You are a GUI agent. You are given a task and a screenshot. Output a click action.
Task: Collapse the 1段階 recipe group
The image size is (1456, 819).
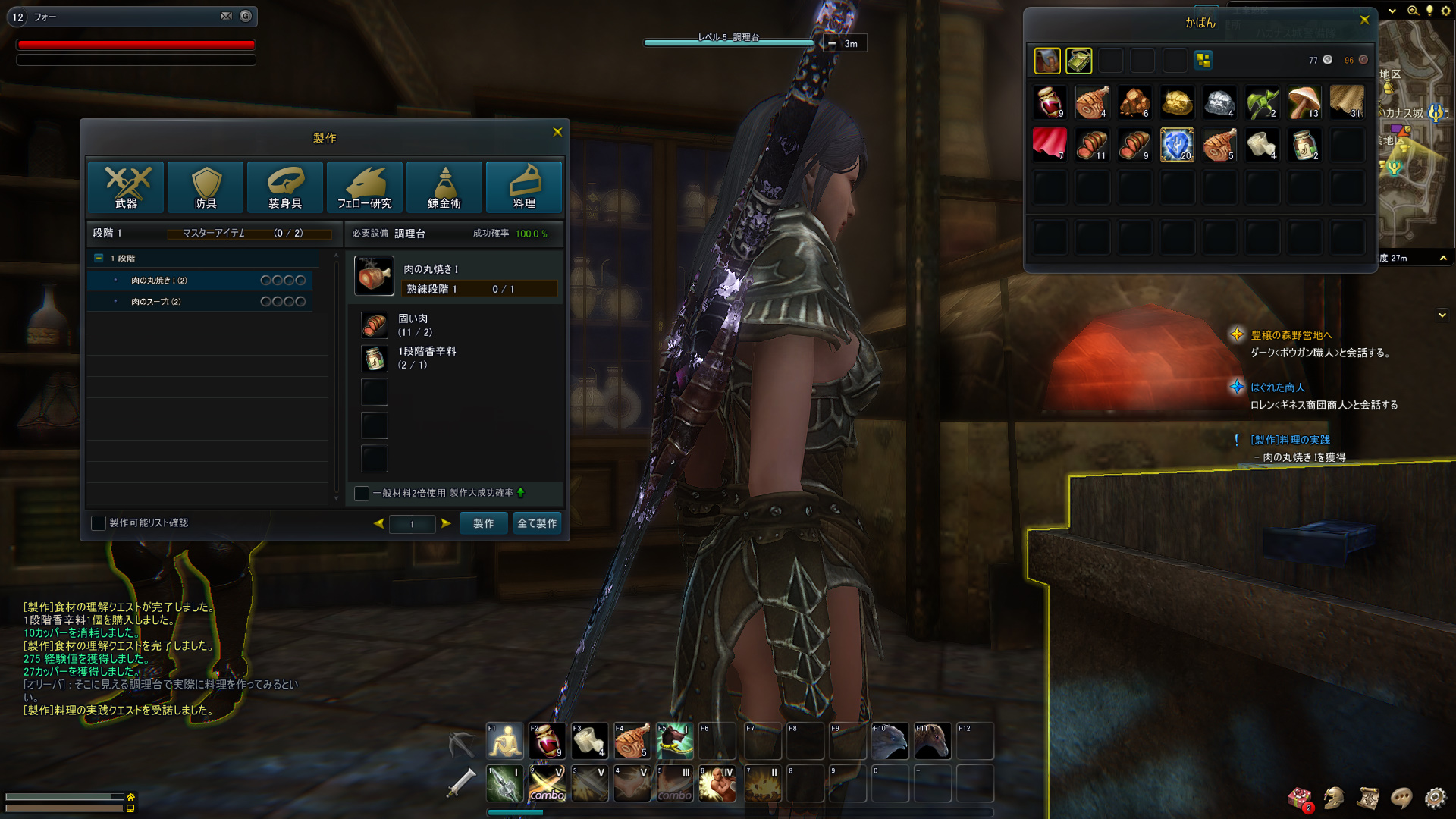[99, 259]
